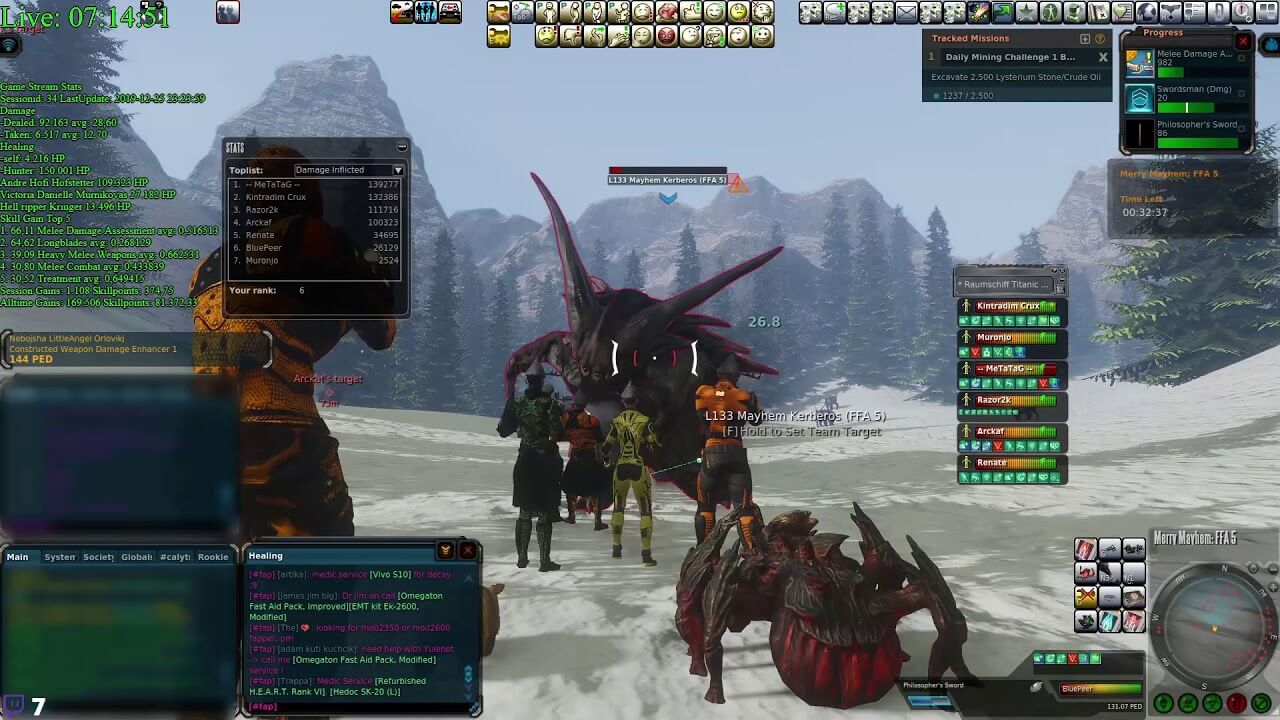Open the Rookie chat tab
The width and height of the screenshot is (1280, 720).
click(213, 557)
